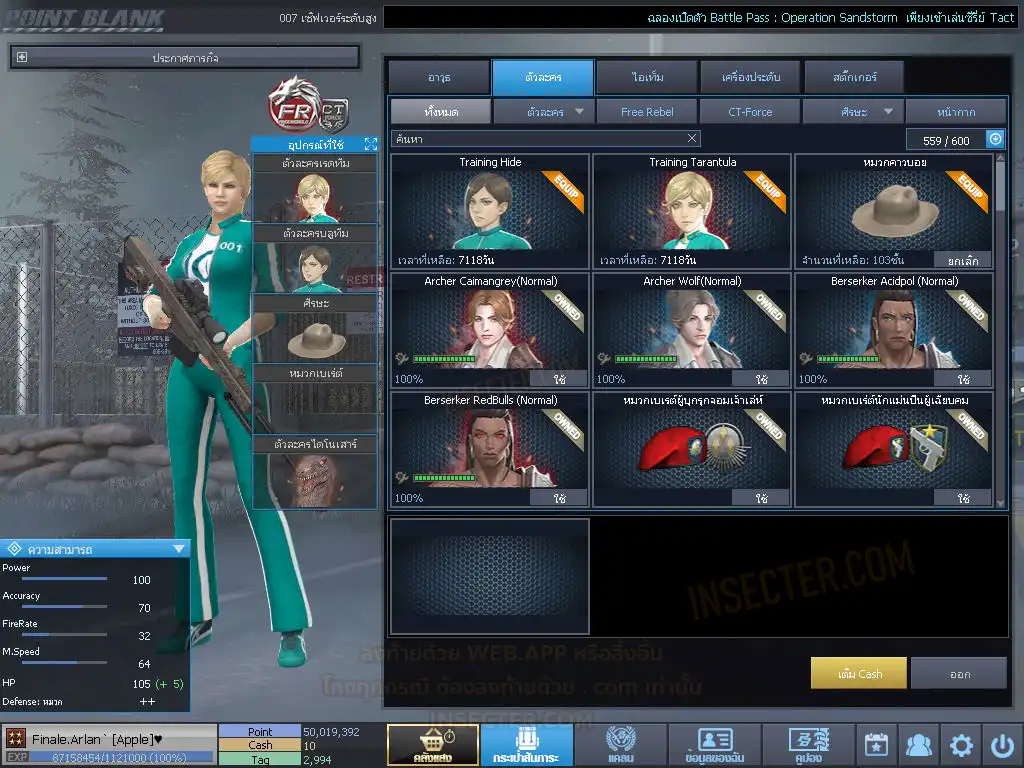Click the ค้นหา search field

tap(540, 138)
